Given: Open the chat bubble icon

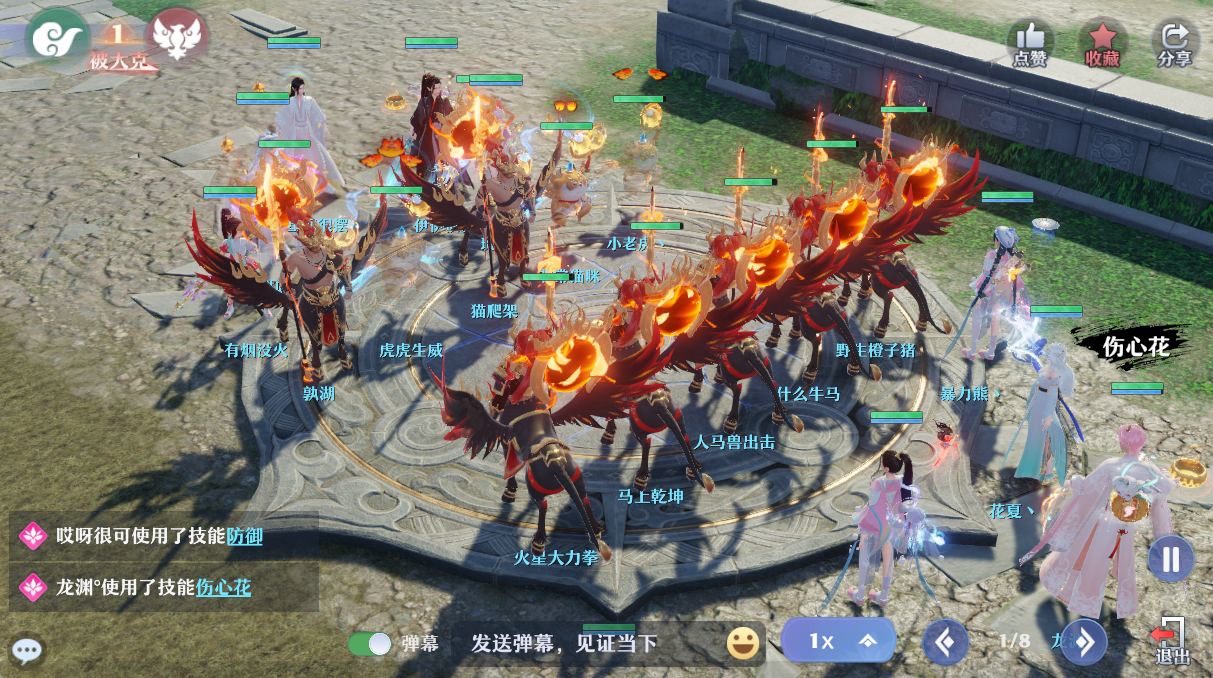Looking at the screenshot, I should pos(27,651).
